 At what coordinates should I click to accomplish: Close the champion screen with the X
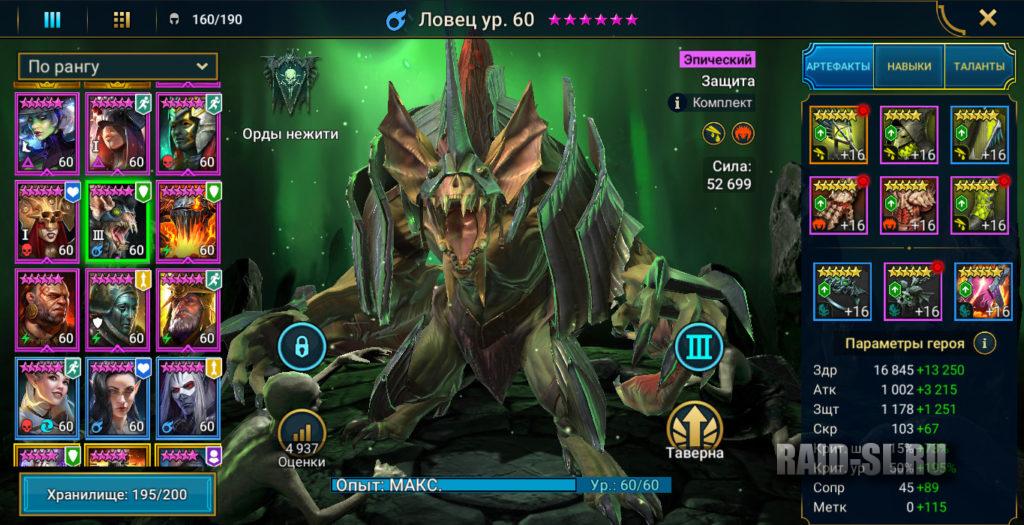(987, 18)
